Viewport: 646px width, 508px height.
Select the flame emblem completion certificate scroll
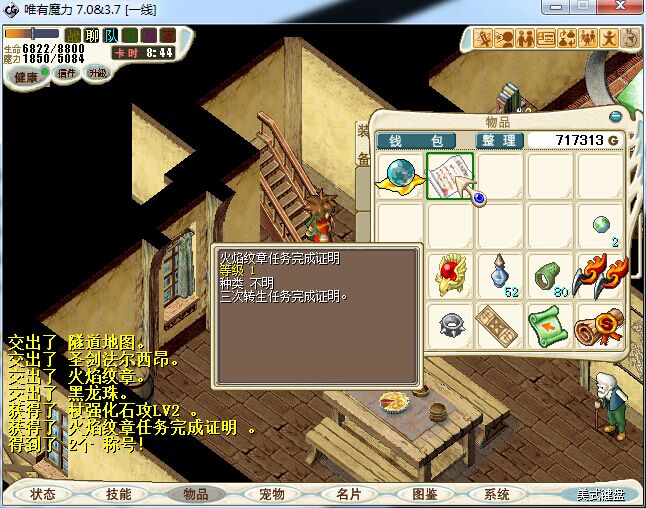tap(450, 176)
